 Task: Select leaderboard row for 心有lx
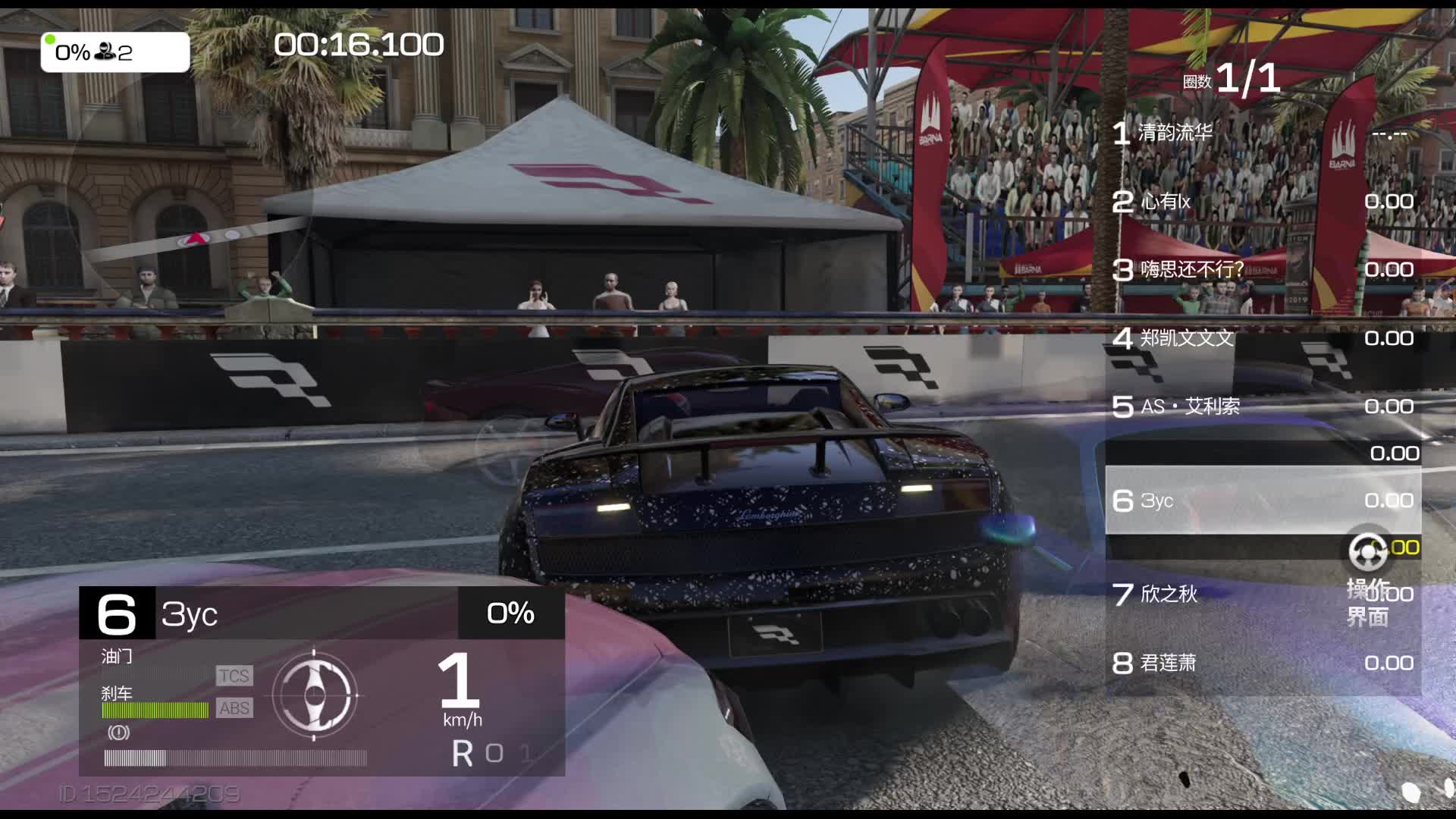pyautogui.click(x=1262, y=202)
